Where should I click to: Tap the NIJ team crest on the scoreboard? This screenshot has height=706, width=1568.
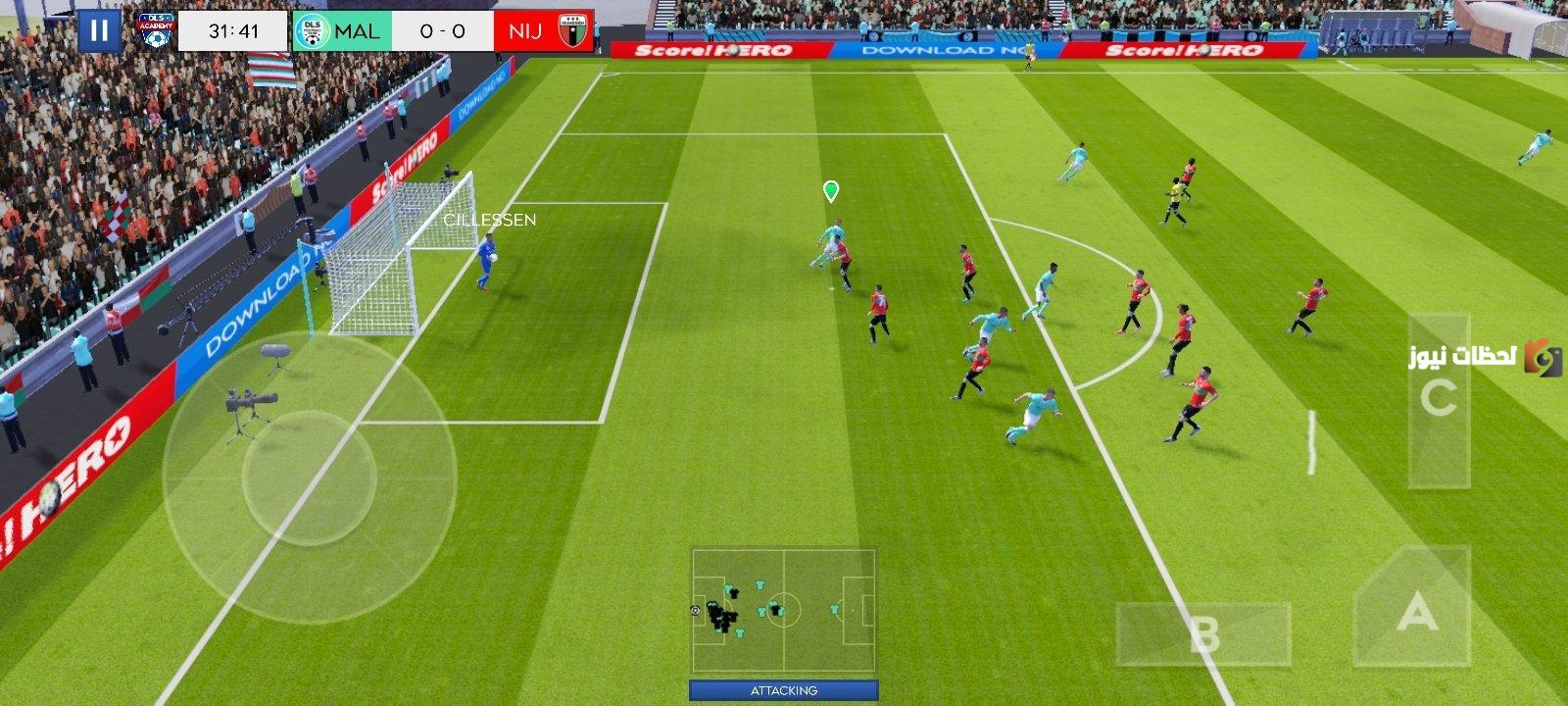pyautogui.click(x=571, y=28)
